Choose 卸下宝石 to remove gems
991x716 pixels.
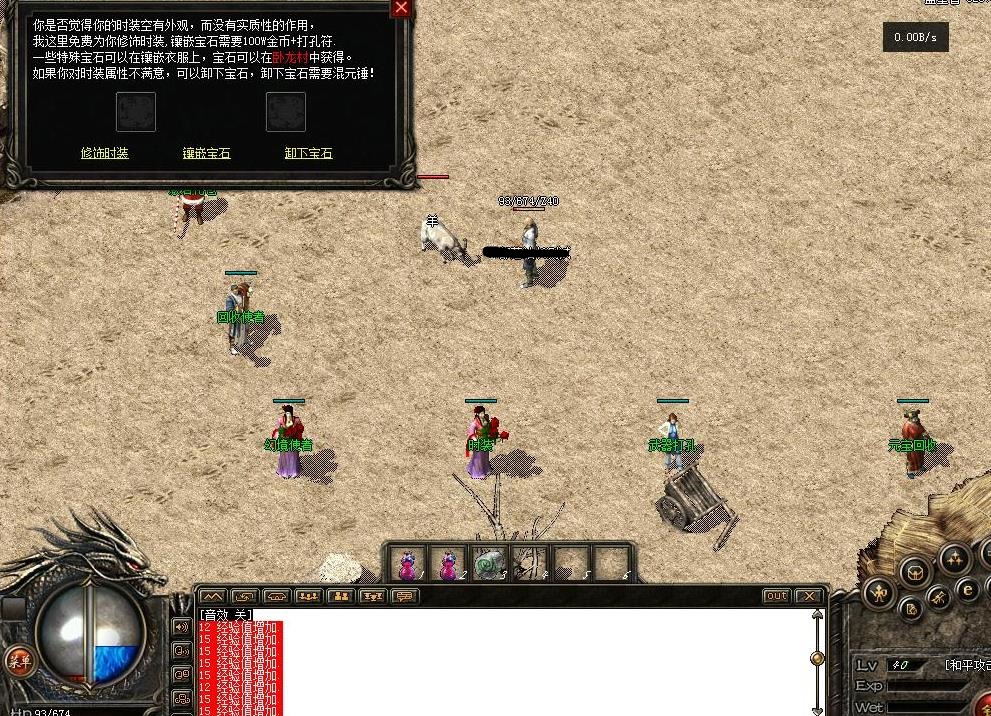(x=308, y=153)
